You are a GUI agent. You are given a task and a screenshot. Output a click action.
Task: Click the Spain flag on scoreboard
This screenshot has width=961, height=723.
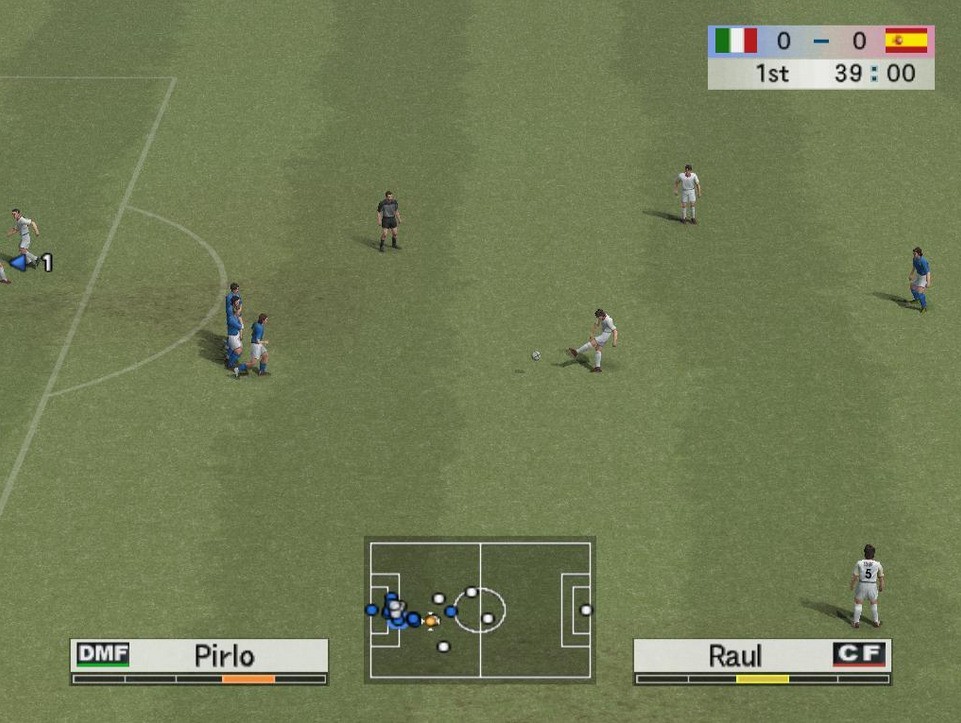906,41
